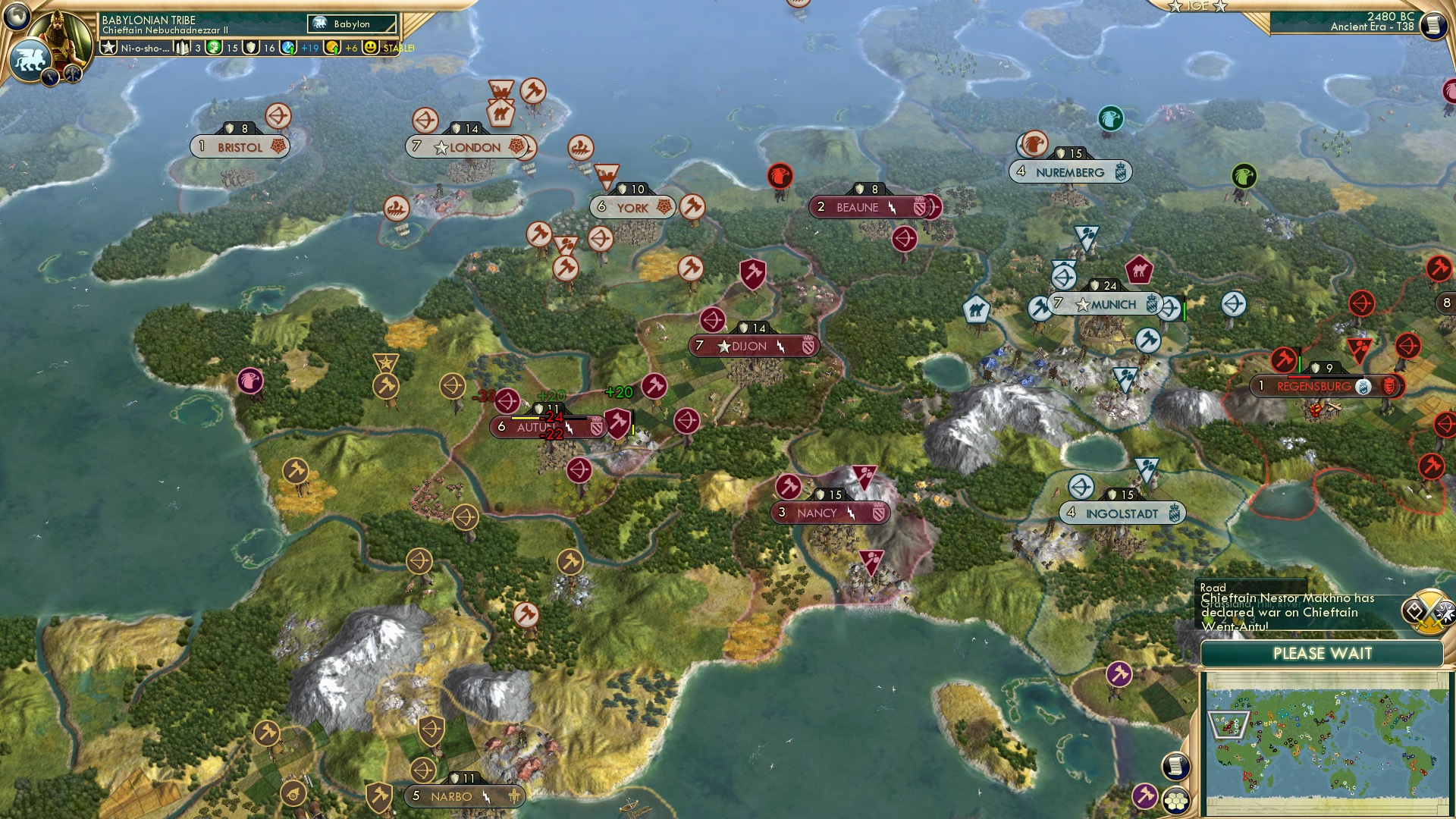Click the gold coin icon on the status bar
This screenshot has width=1456, height=819.
331,48
